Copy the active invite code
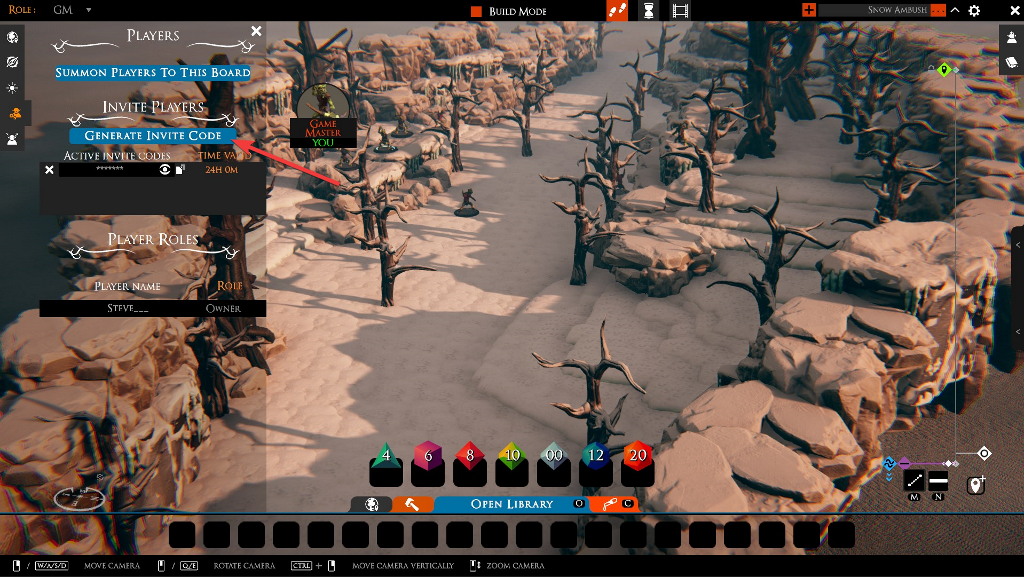This screenshot has width=1024, height=577. 180,170
